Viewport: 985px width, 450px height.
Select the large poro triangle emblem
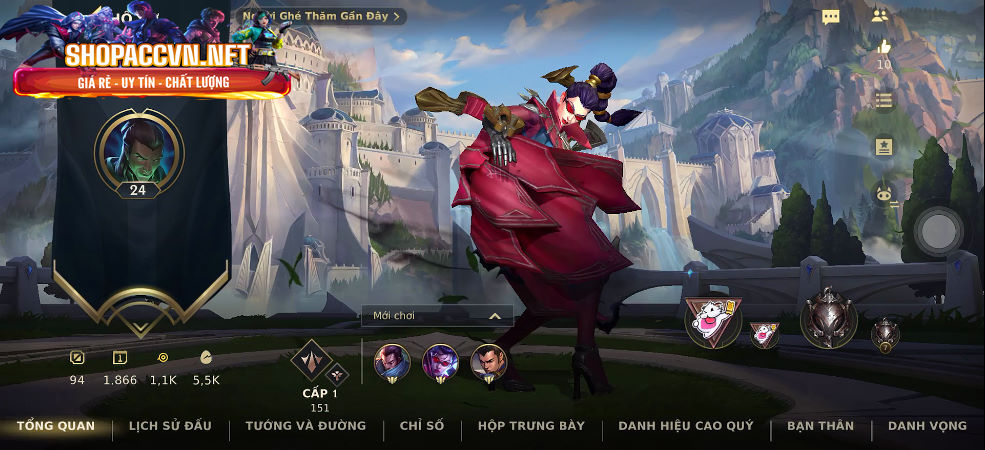pyautogui.click(x=713, y=321)
